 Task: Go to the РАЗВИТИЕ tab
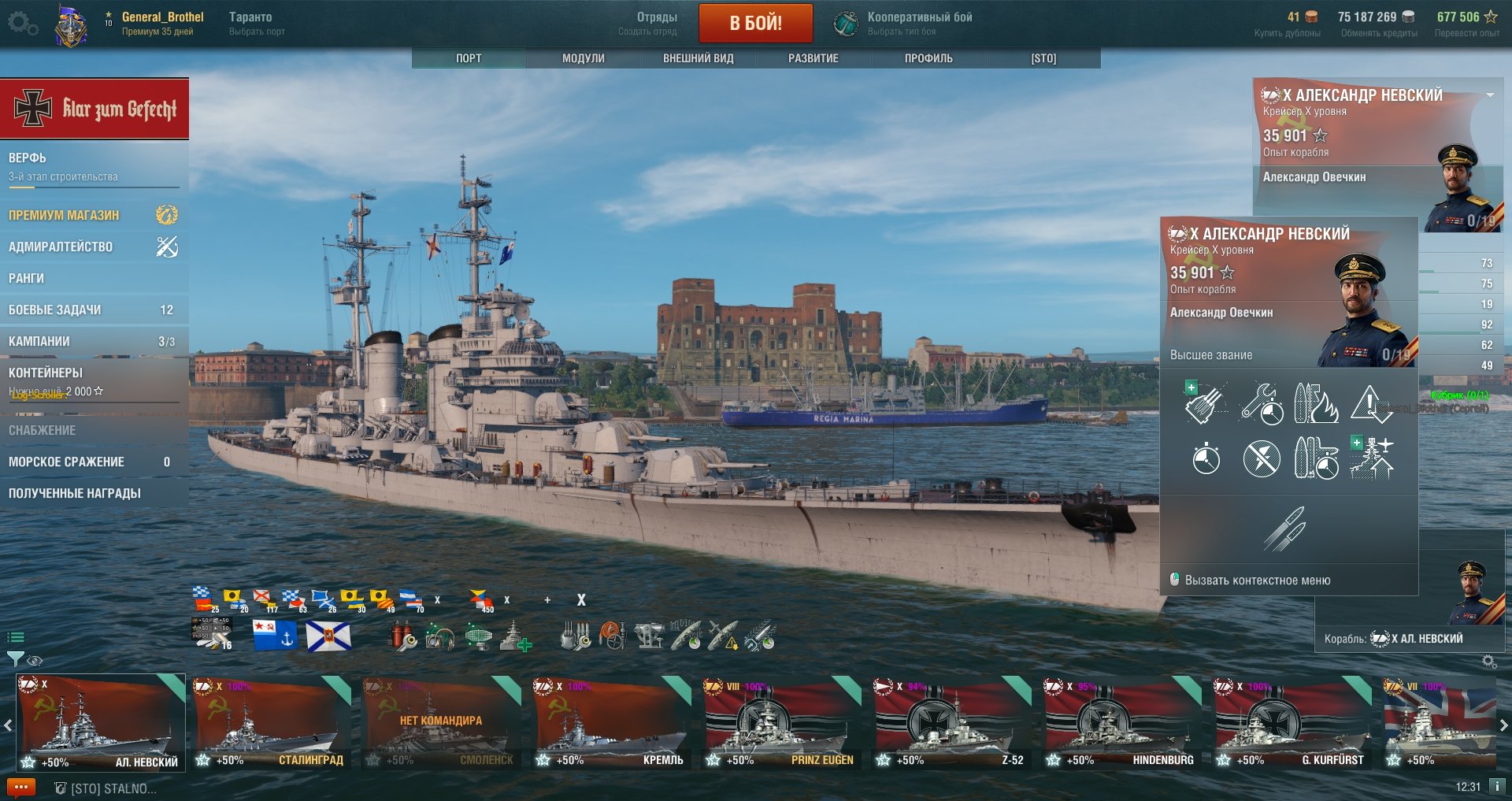pos(813,58)
